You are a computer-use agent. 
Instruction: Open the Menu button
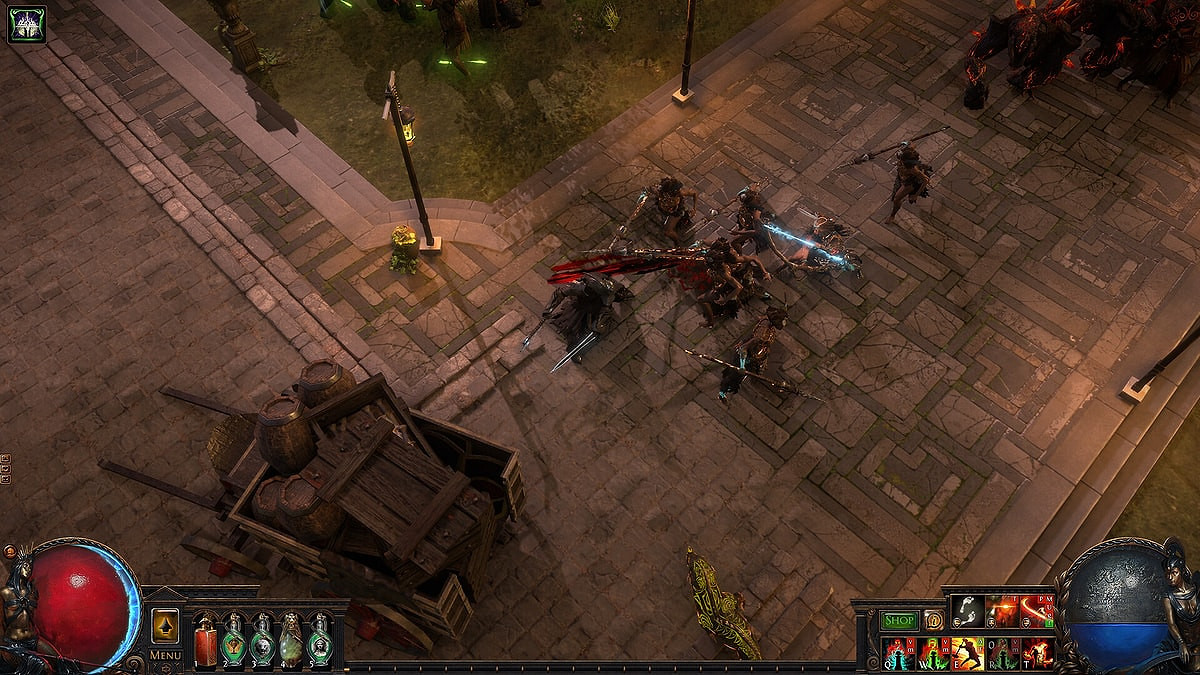click(x=165, y=655)
